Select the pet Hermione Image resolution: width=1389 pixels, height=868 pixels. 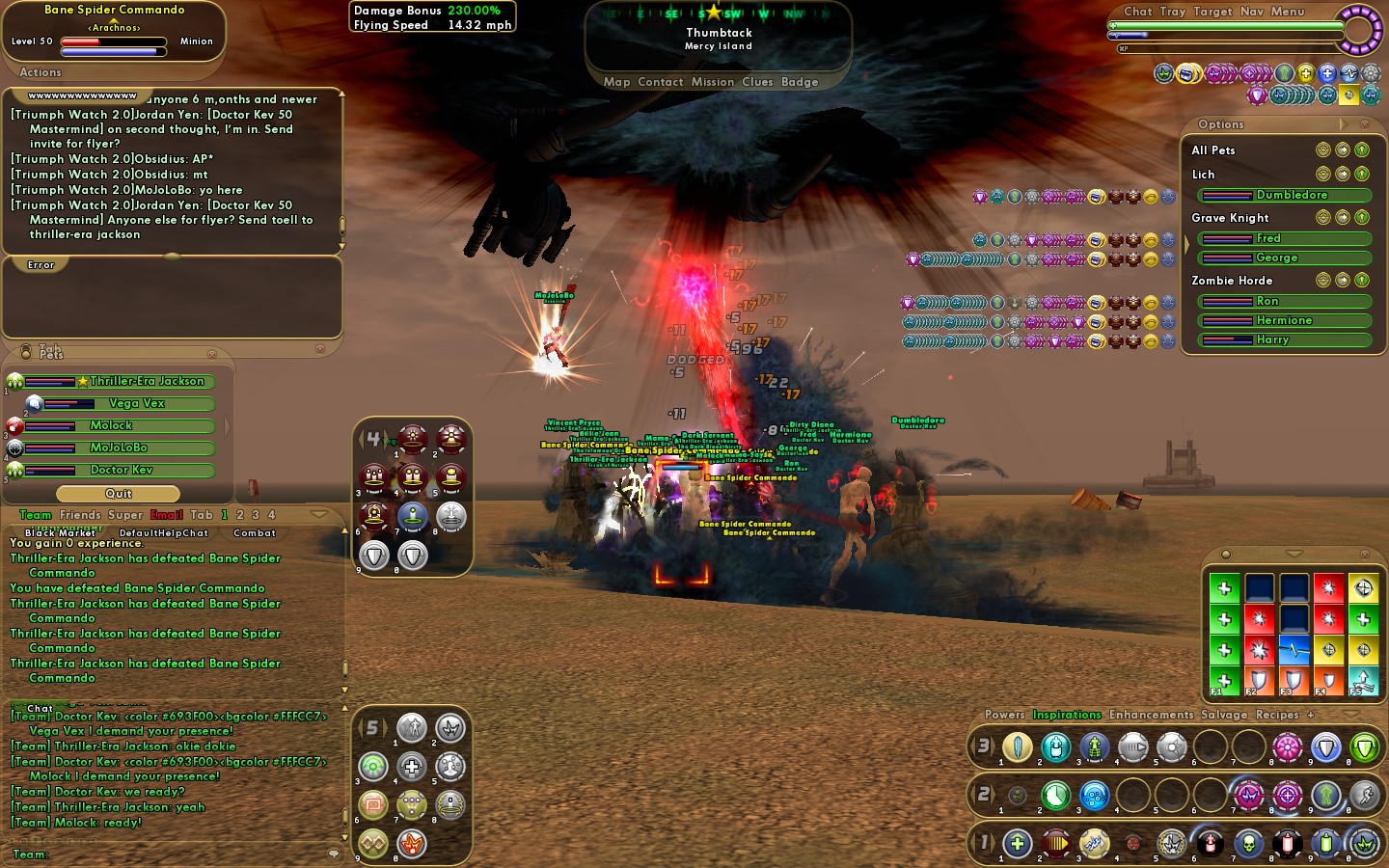tap(1283, 320)
